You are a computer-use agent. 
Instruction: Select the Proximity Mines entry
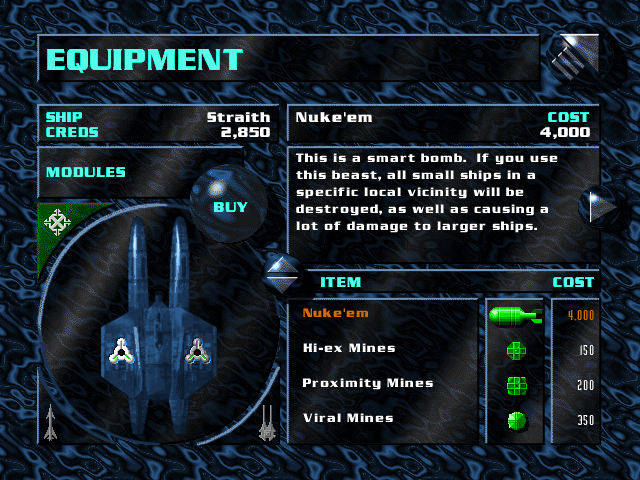[367, 383]
